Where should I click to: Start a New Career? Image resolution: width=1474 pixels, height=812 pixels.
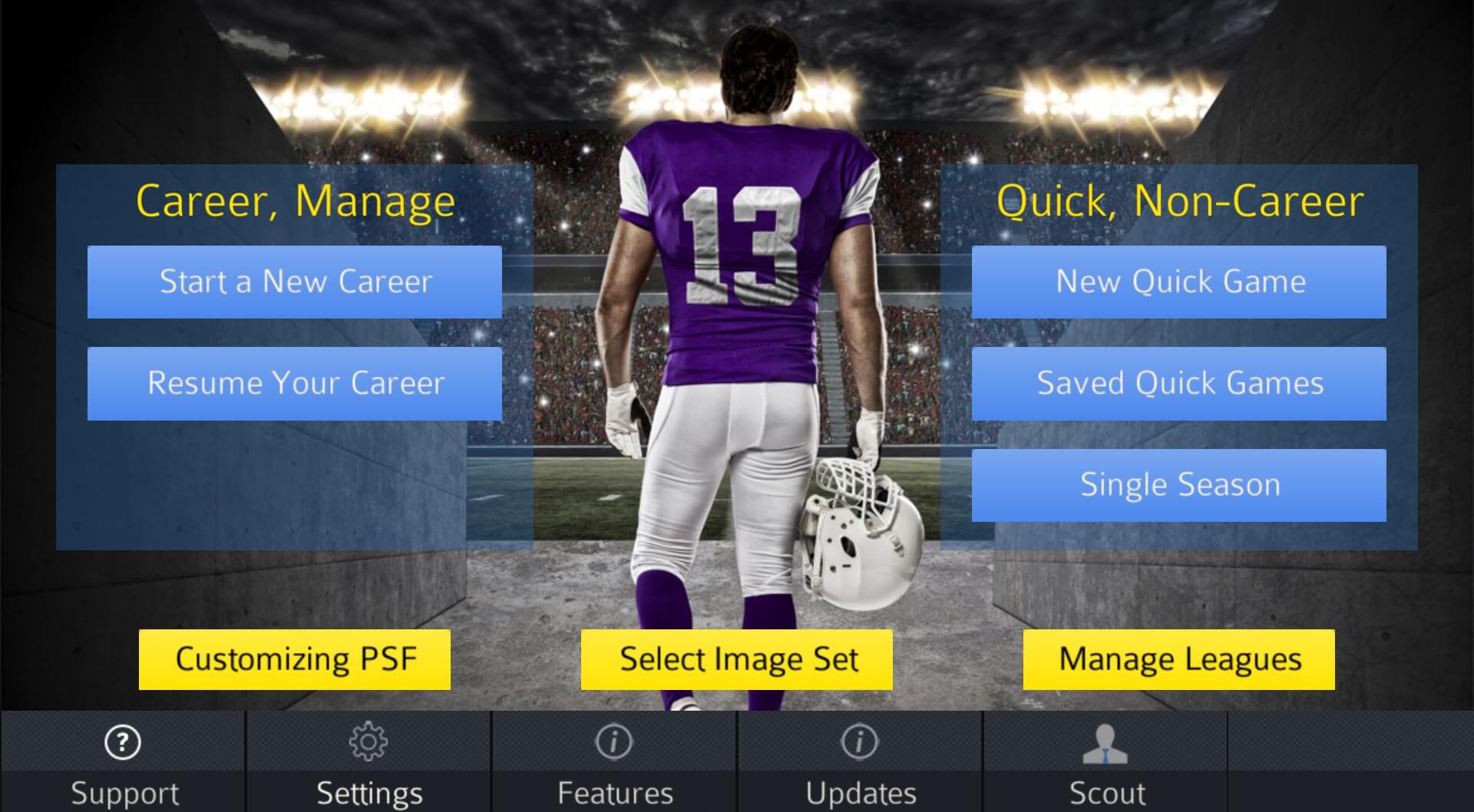tap(295, 281)
